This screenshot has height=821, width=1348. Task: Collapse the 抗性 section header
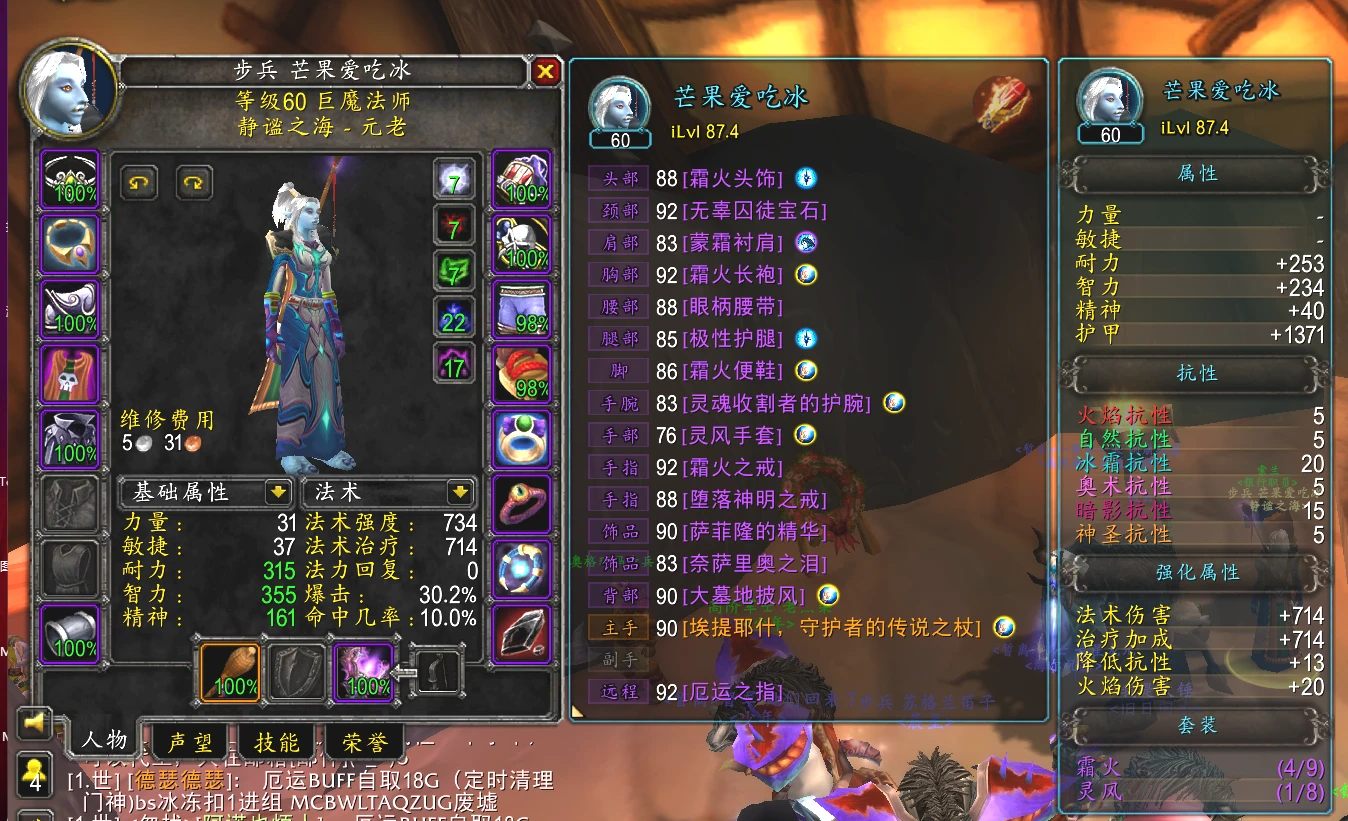click(1197, 374)
